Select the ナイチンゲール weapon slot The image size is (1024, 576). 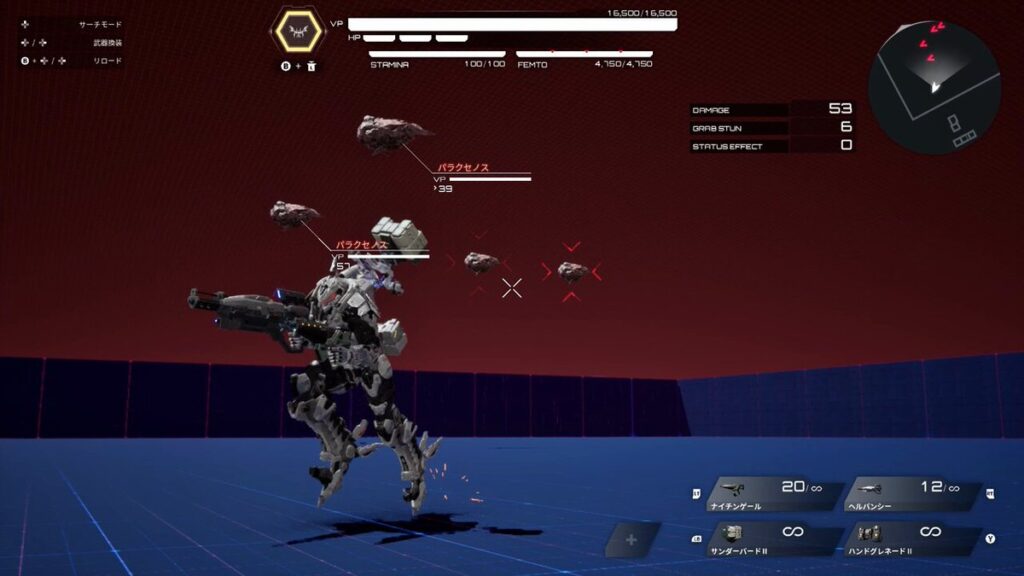(x=772, y=495)
